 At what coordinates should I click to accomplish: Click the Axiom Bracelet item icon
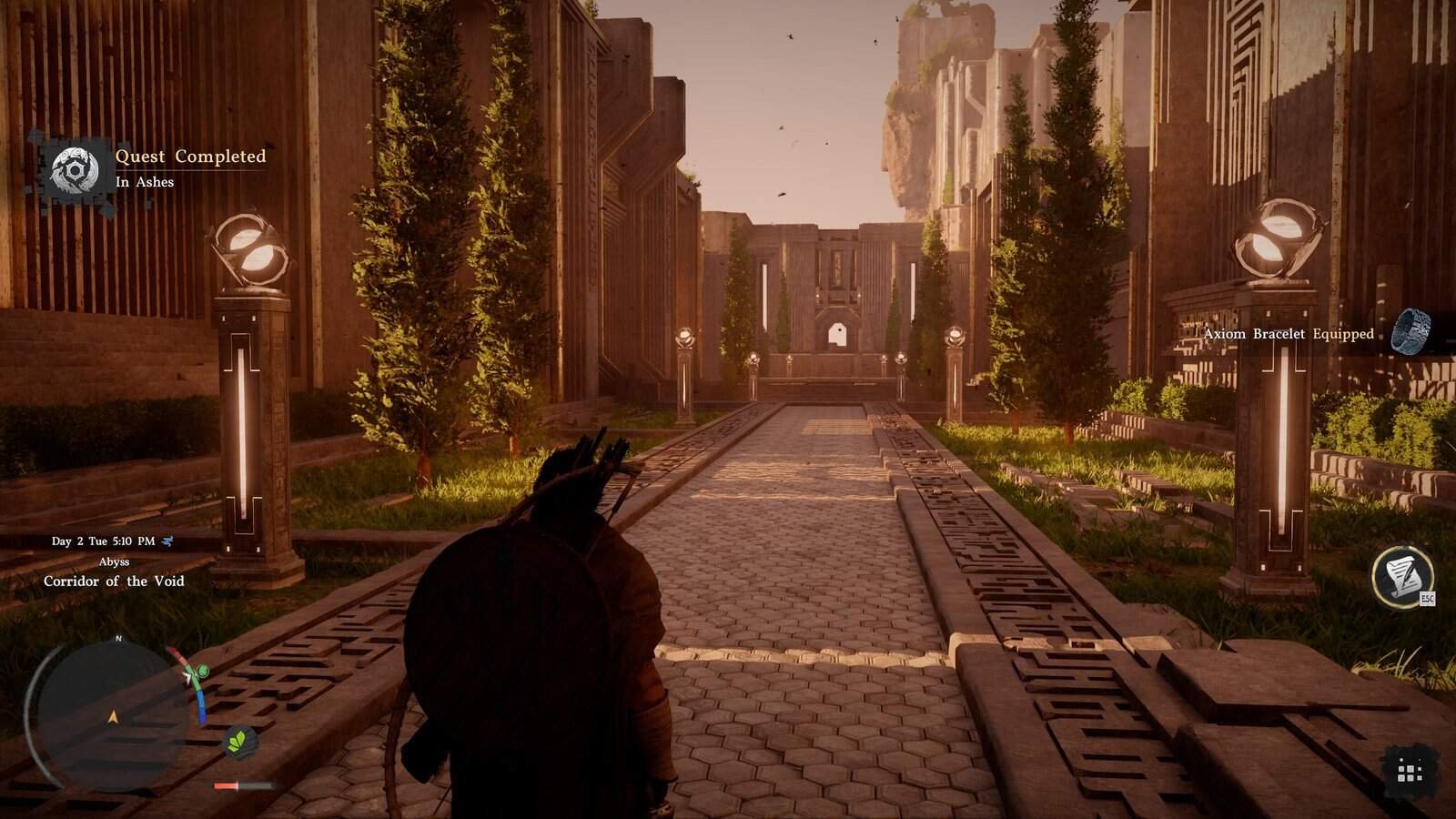1411,333
